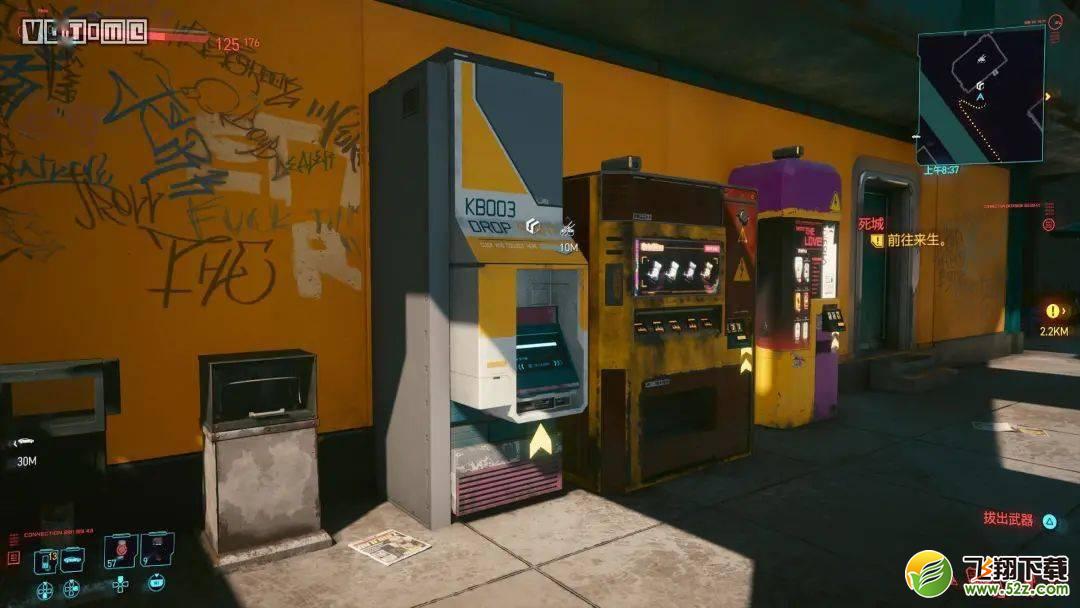
Task: Click the yellow quest marker showing 2.2KM
Action: [1052, 311]
